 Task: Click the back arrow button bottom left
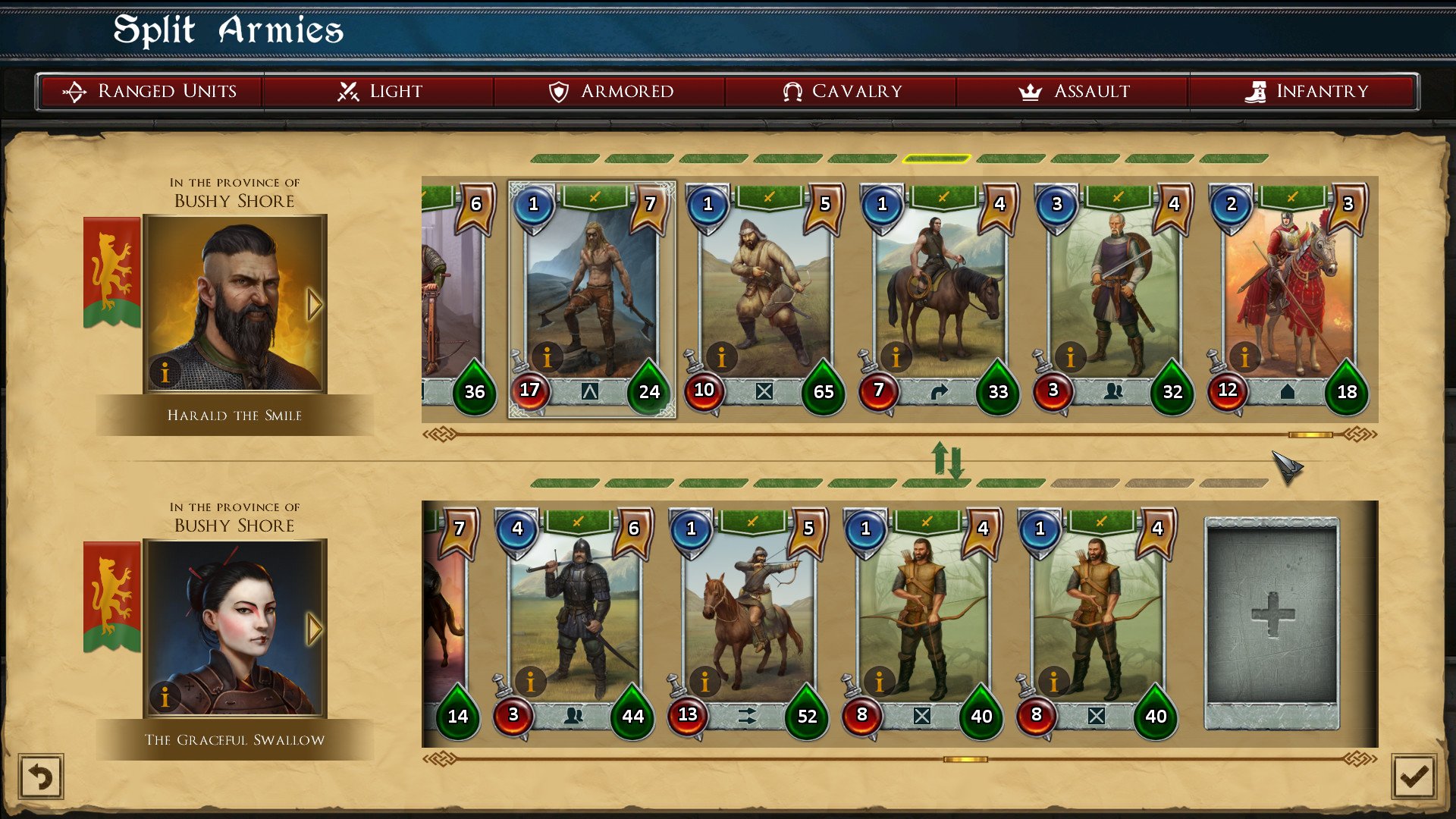pos(42,777)
